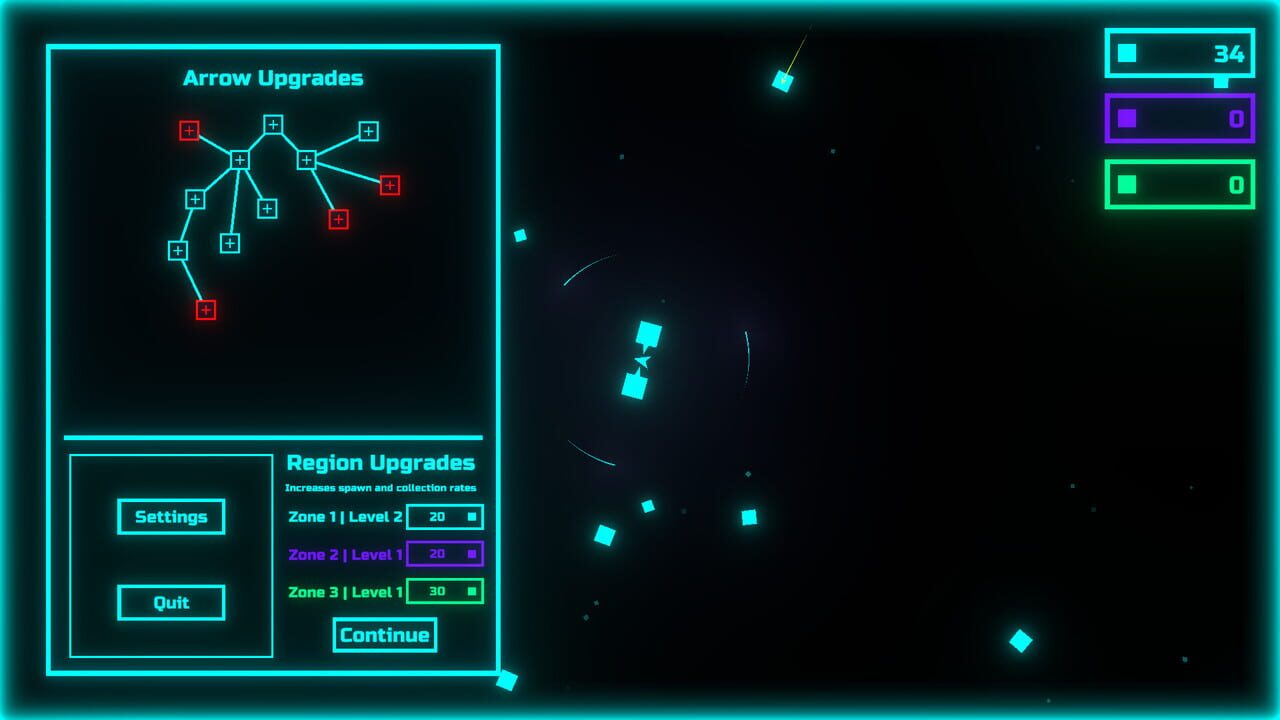The image size is (1280, 720).
Task: Buy the Zone 3 region upgrade for 30
Action: [445, 591]
